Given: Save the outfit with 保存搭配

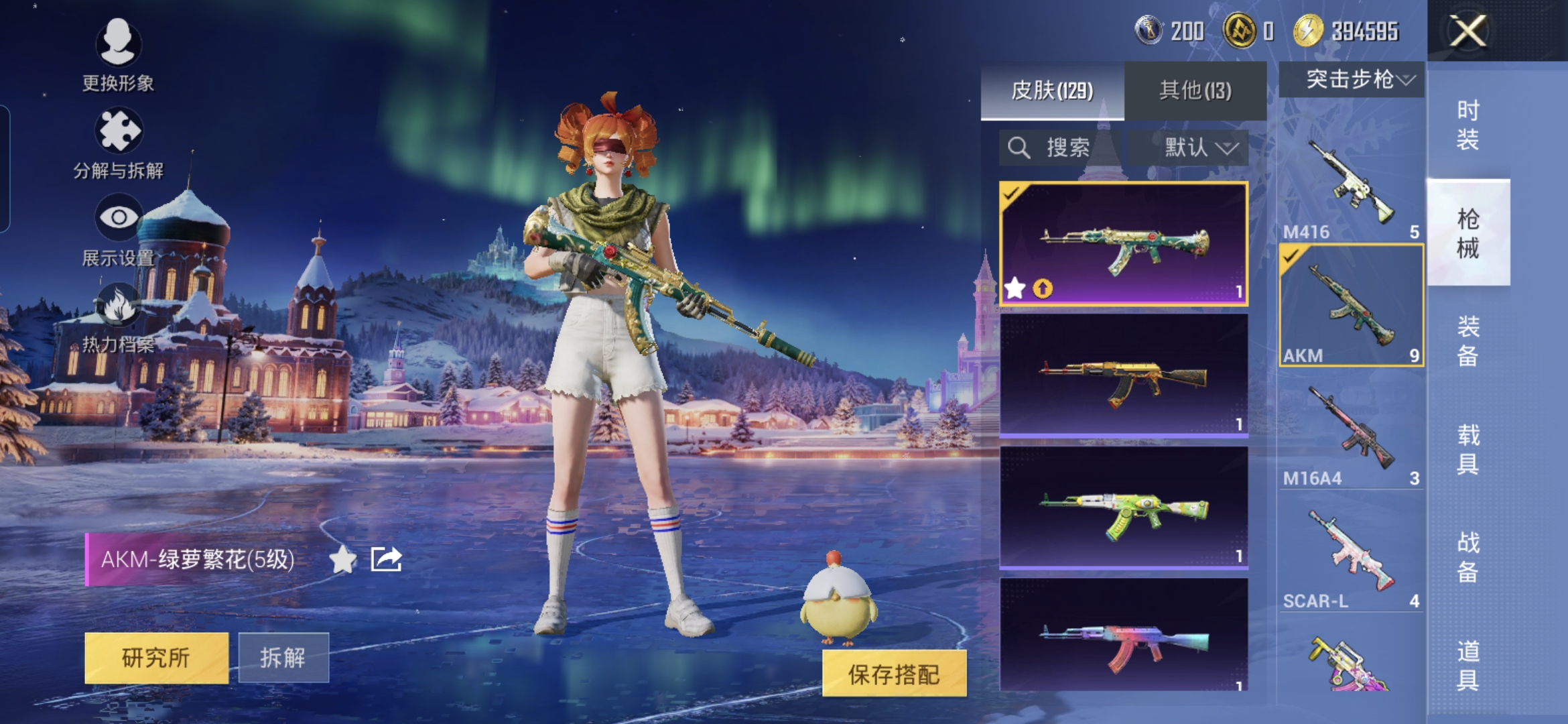Looking at the screenshot, I should pyautogui.click(x=894, y=674).
